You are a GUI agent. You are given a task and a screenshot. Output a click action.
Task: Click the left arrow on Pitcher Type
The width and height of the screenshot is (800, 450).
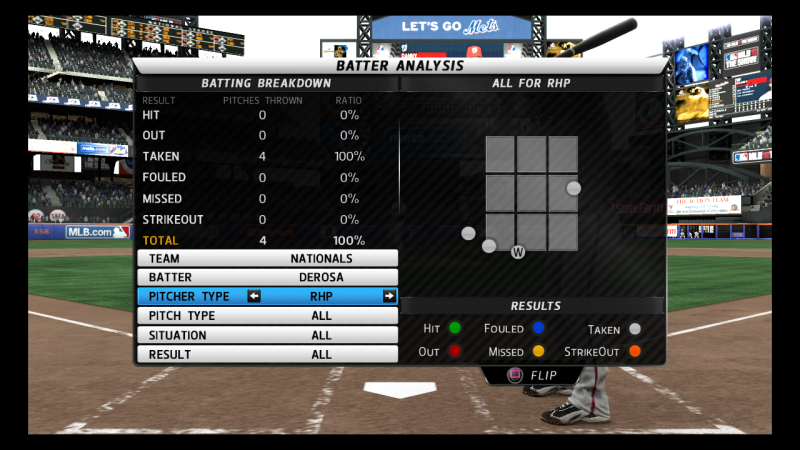click(254, 296)
